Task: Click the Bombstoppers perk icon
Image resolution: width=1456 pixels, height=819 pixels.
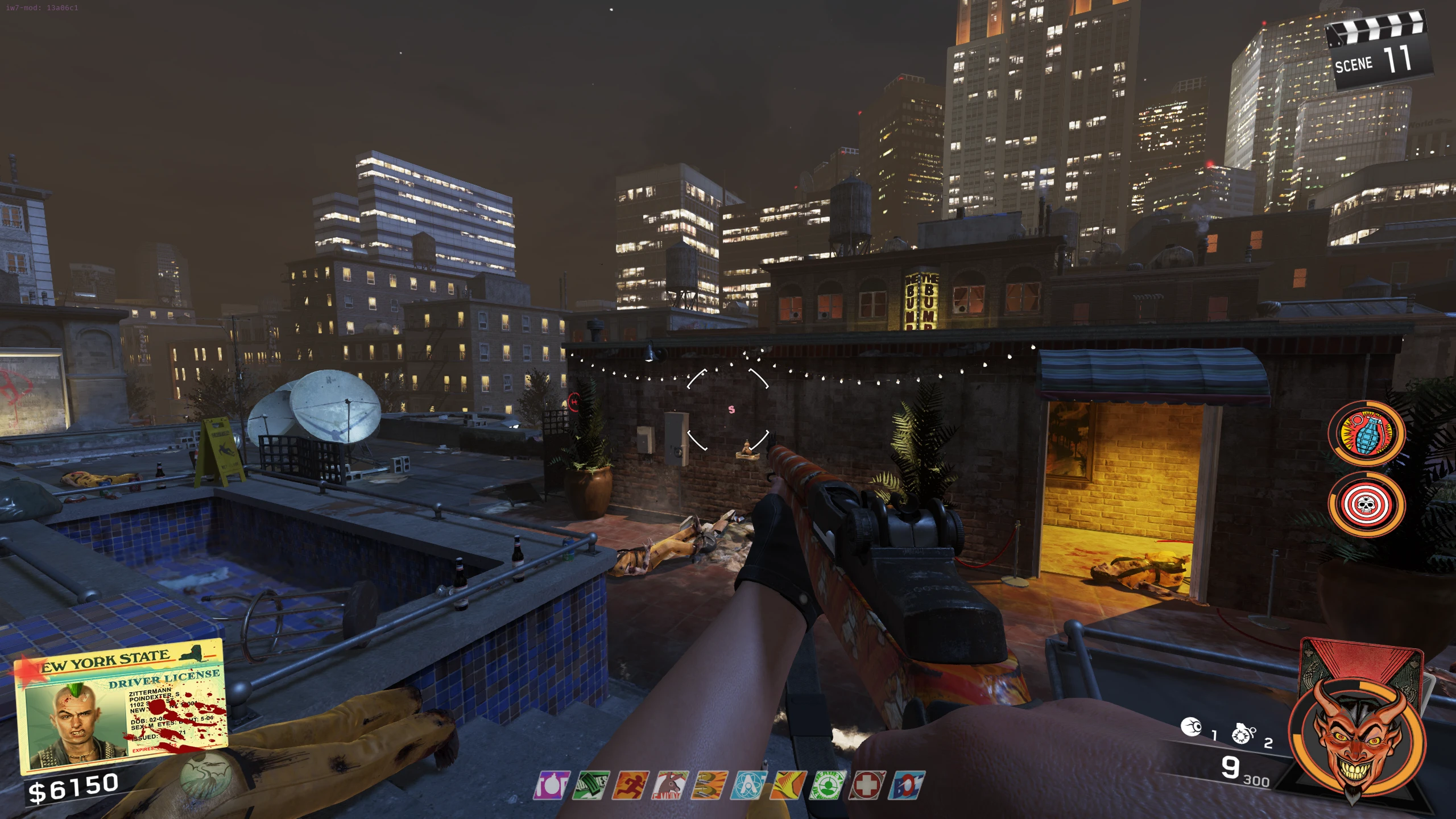Action: [x=551, y=785]
